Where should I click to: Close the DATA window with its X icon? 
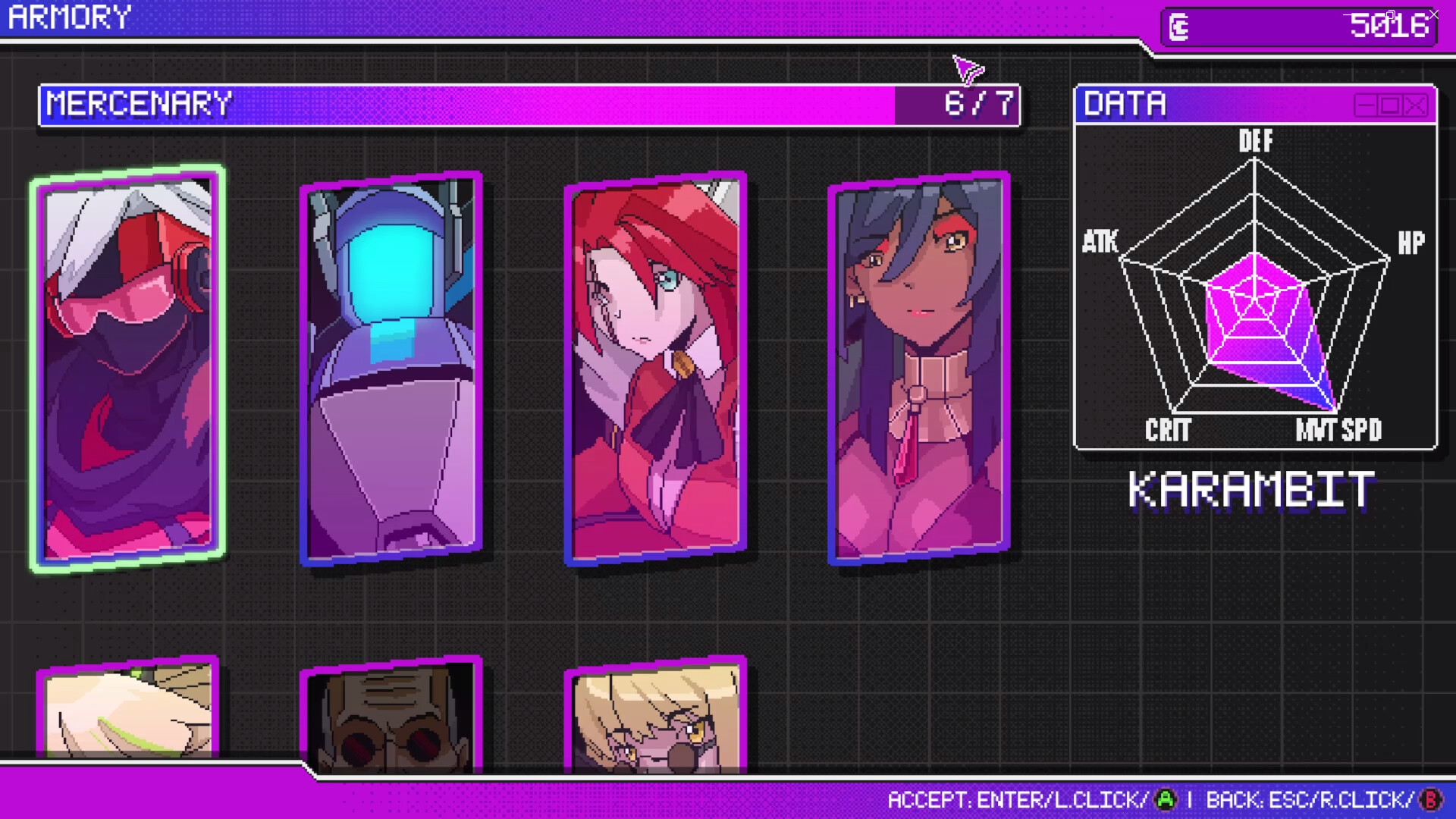click(1414, 106)
